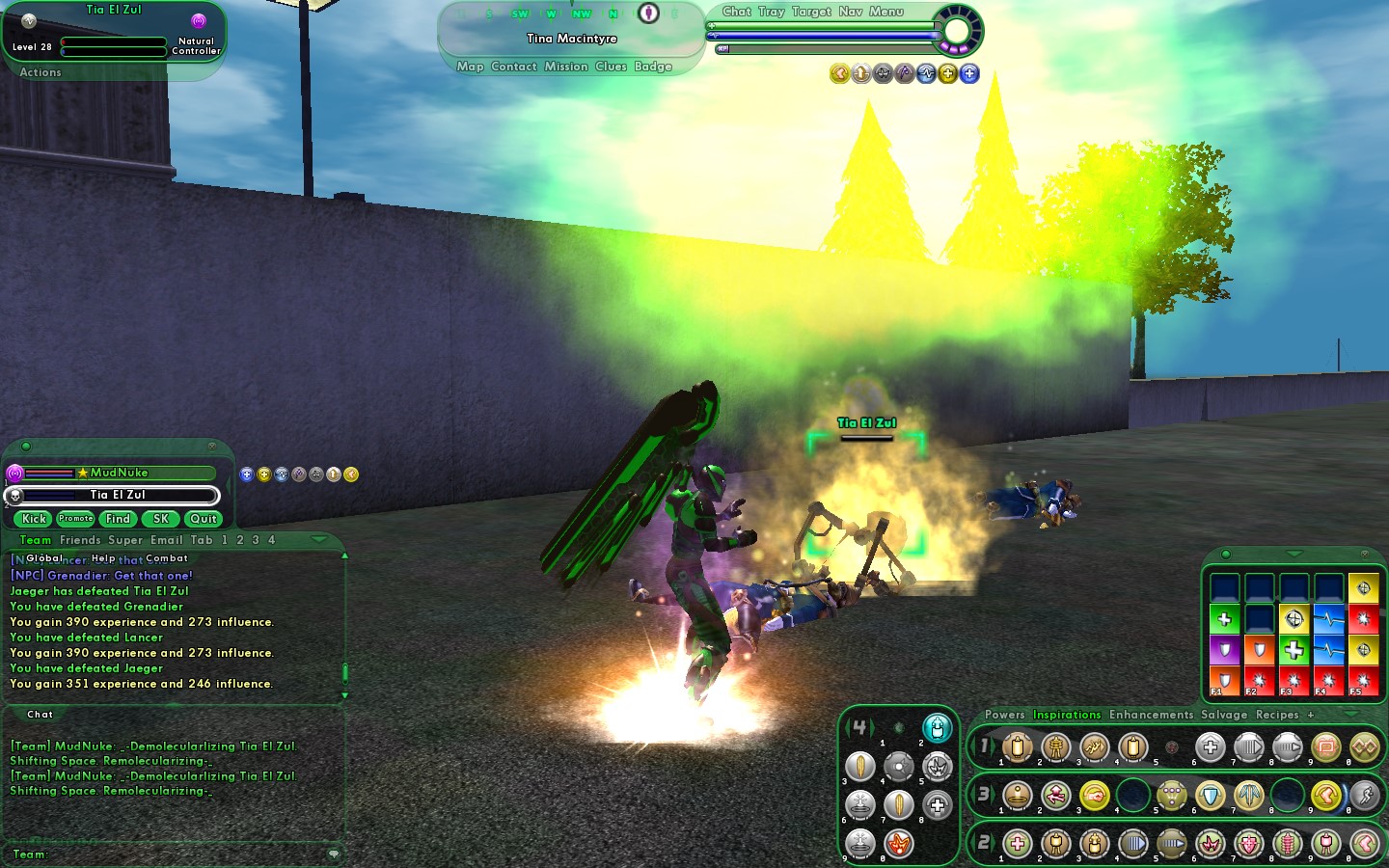This screenshot has height=868, width=1389.
Task: Open the Clues window
Action: [x=611, y=67]
